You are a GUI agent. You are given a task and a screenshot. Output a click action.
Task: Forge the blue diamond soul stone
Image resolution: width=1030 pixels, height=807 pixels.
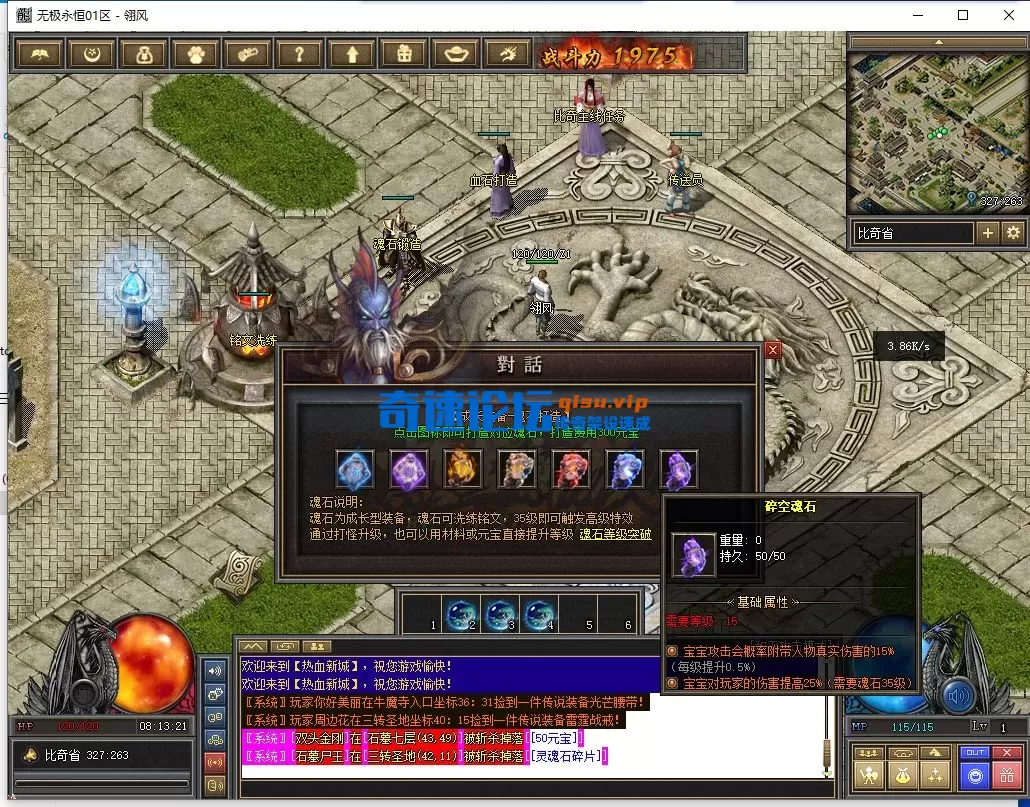(x=354, y=469)
